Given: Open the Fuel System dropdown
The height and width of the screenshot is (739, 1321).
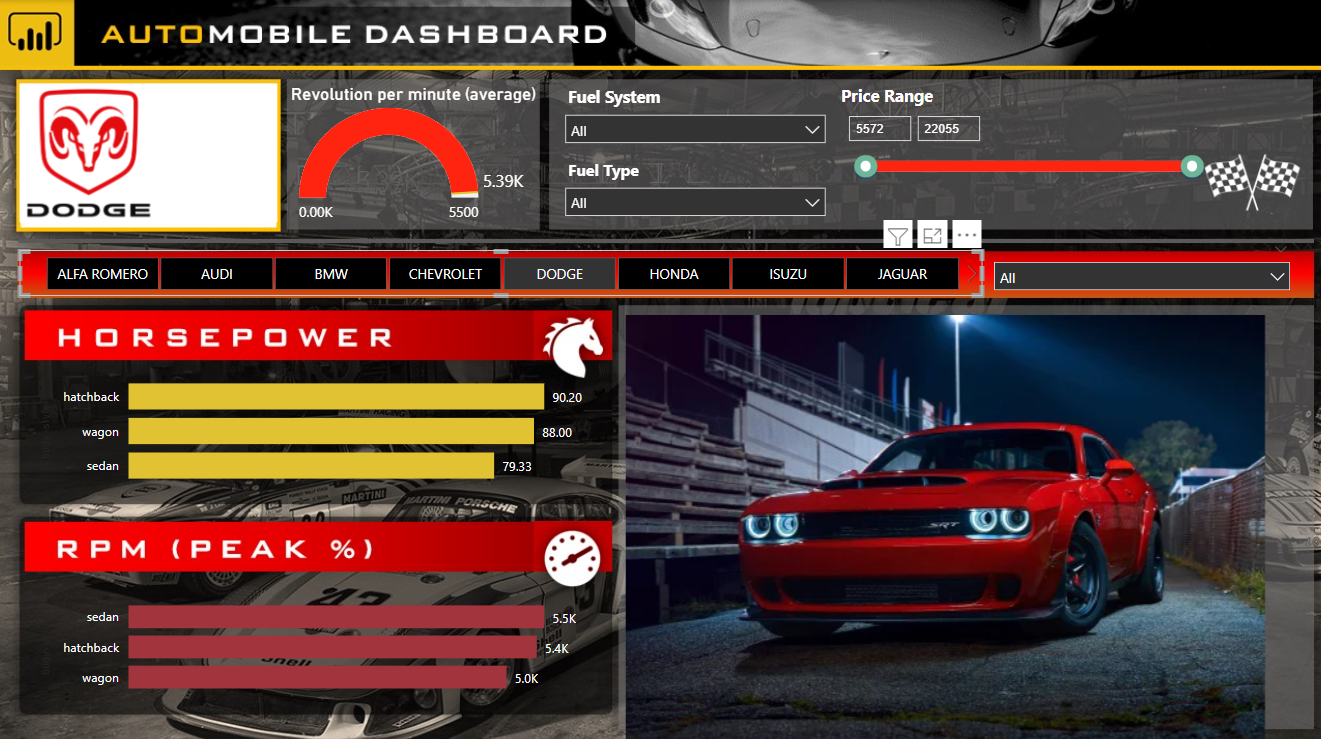Looking at the screenshot, I should coord(695,129).
